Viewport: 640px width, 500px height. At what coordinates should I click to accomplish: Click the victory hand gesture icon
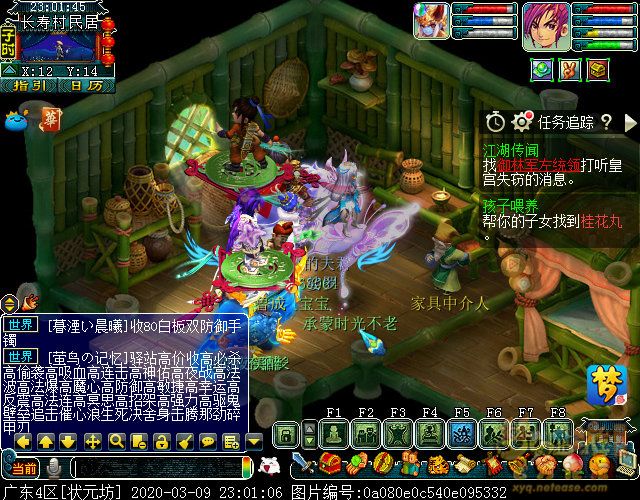pos(569,70)
